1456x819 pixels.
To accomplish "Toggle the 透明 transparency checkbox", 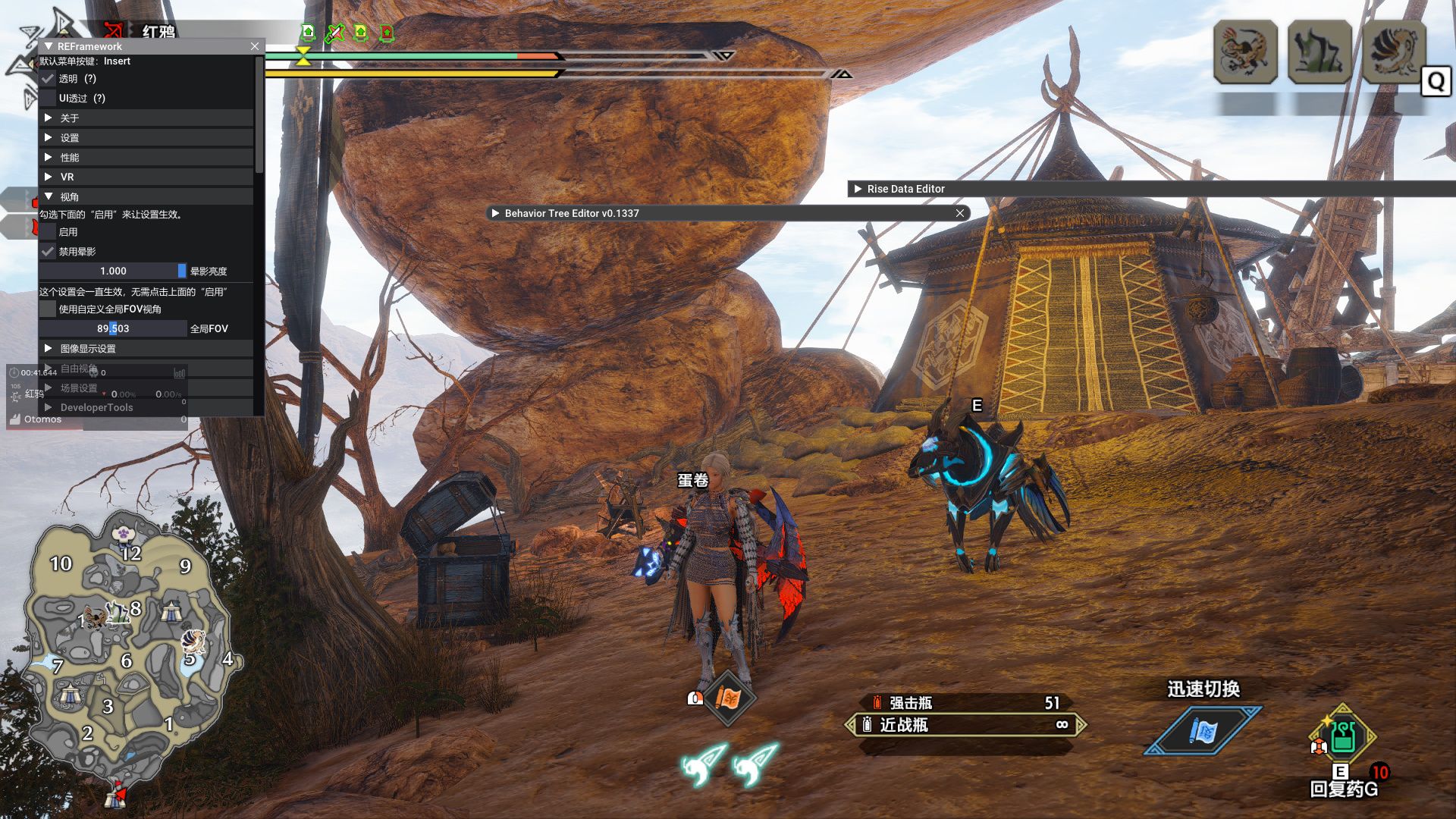I will (49, 79).
